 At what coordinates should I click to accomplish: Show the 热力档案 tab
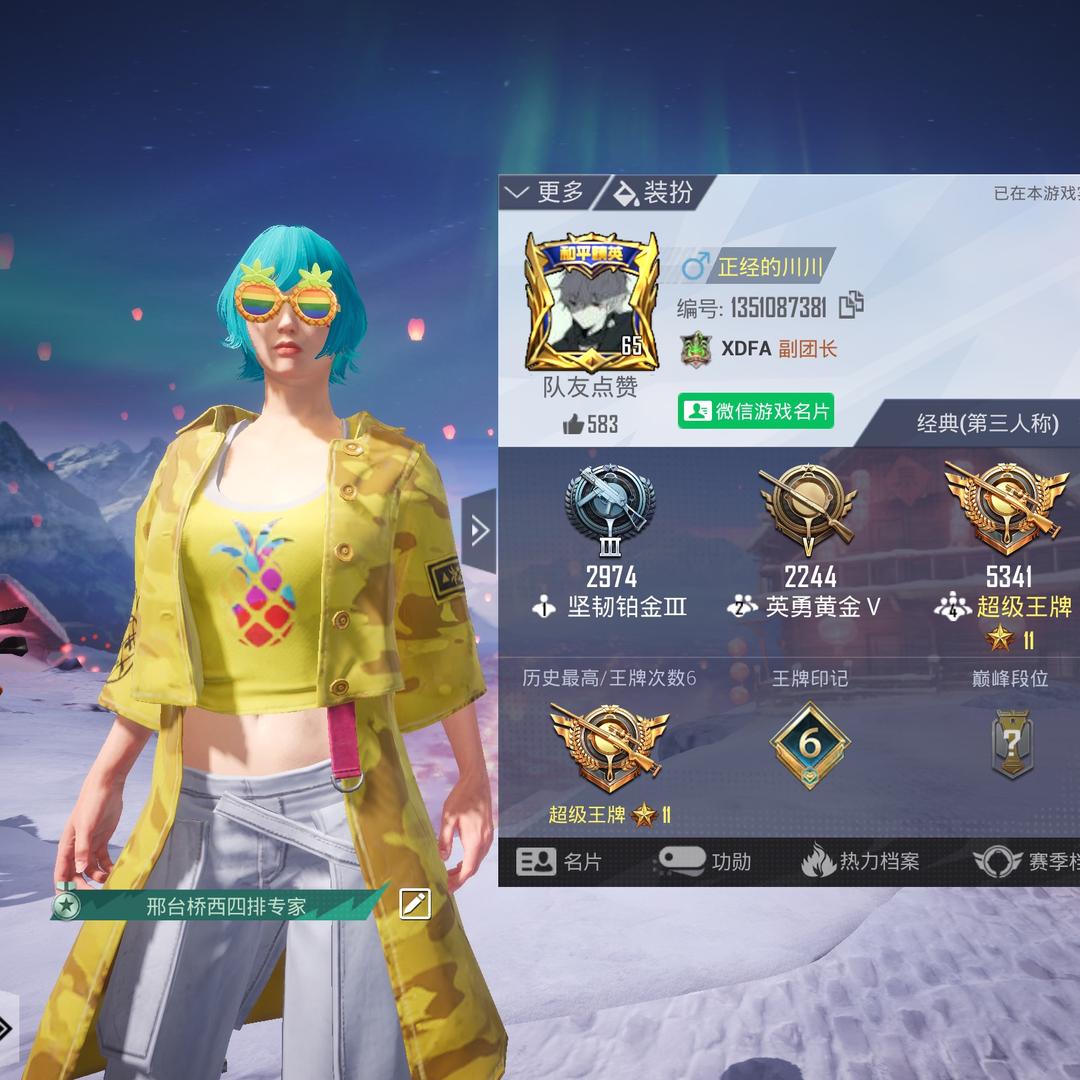coord(860,861)
